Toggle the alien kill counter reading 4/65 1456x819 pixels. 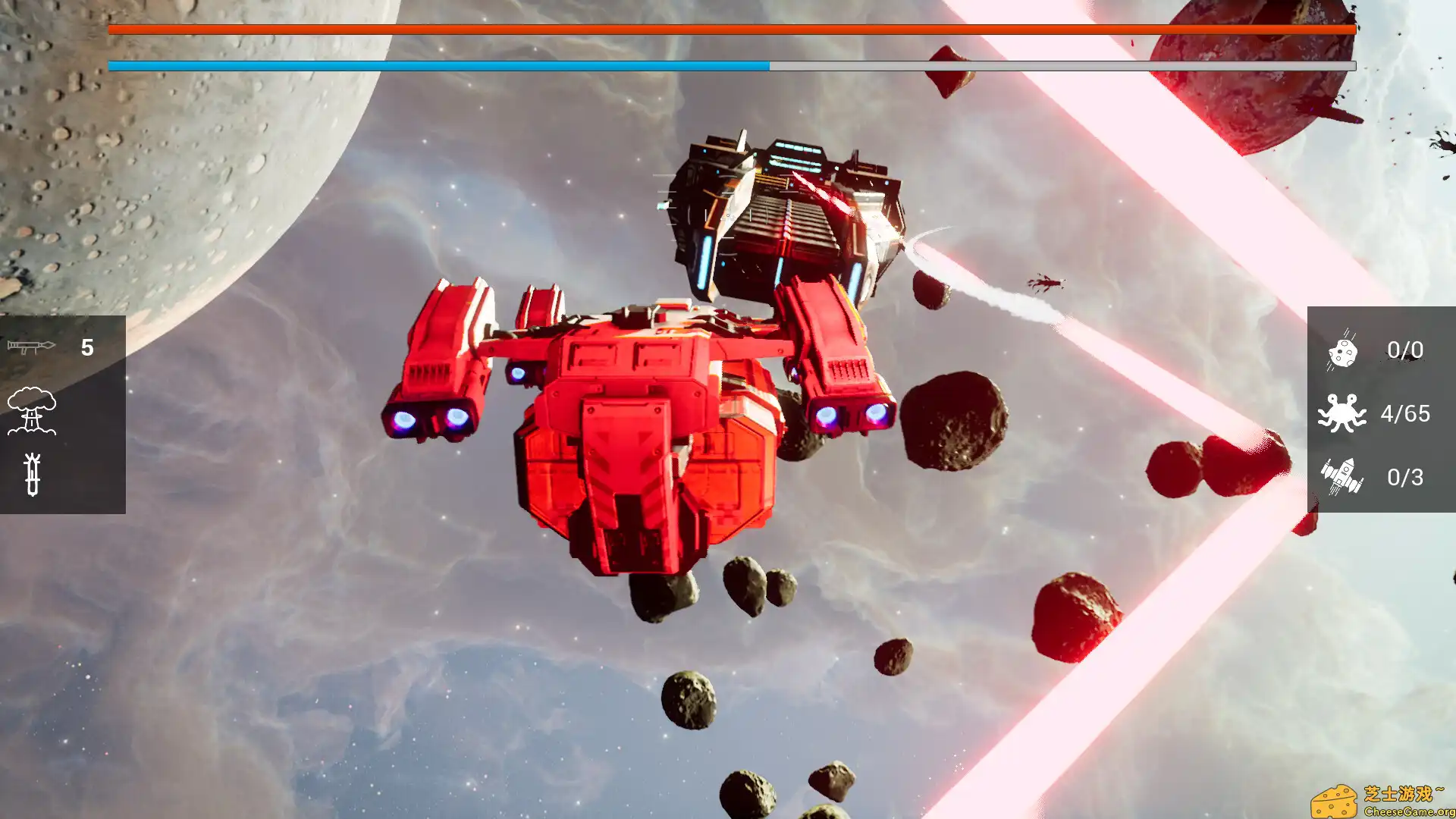tap(1405, 414)
